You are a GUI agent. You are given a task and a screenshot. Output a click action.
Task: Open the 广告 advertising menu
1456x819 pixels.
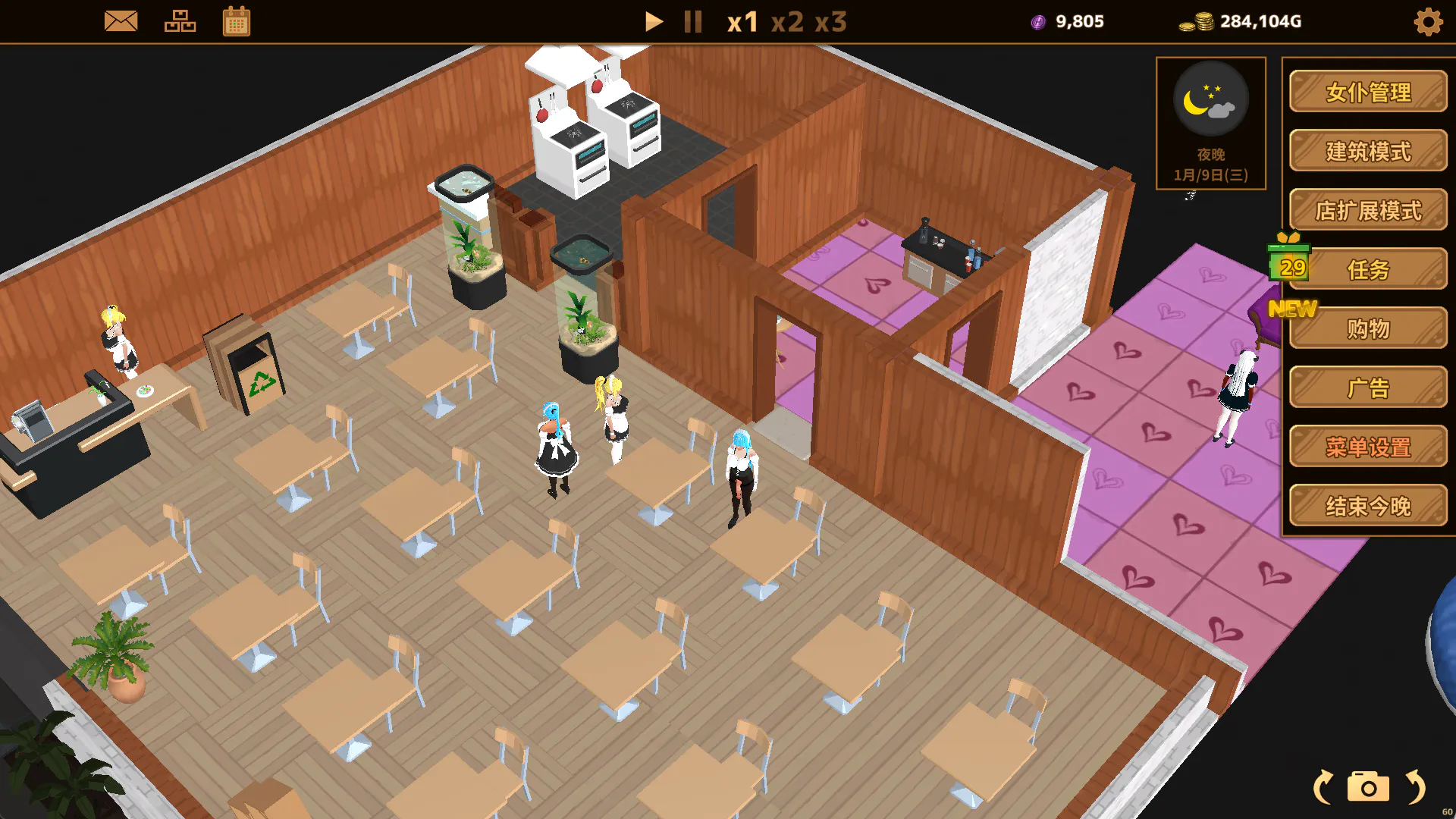coord(1368,388)
